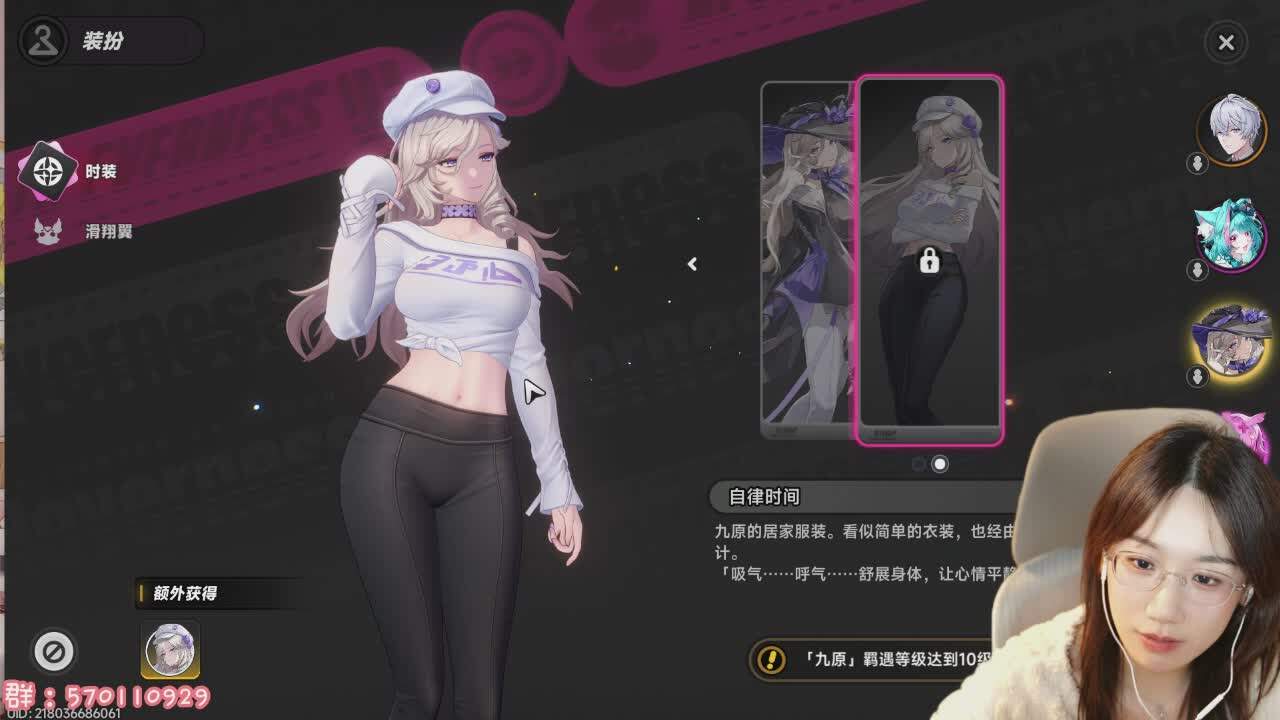Select the silver-haired male character portrait
Image resolution: width=1280 pixels, height=720 pixels.
click(1232, 129)
